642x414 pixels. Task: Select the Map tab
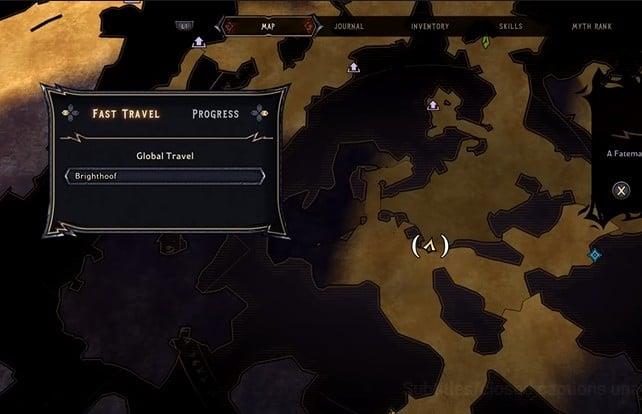coord(268,26)
